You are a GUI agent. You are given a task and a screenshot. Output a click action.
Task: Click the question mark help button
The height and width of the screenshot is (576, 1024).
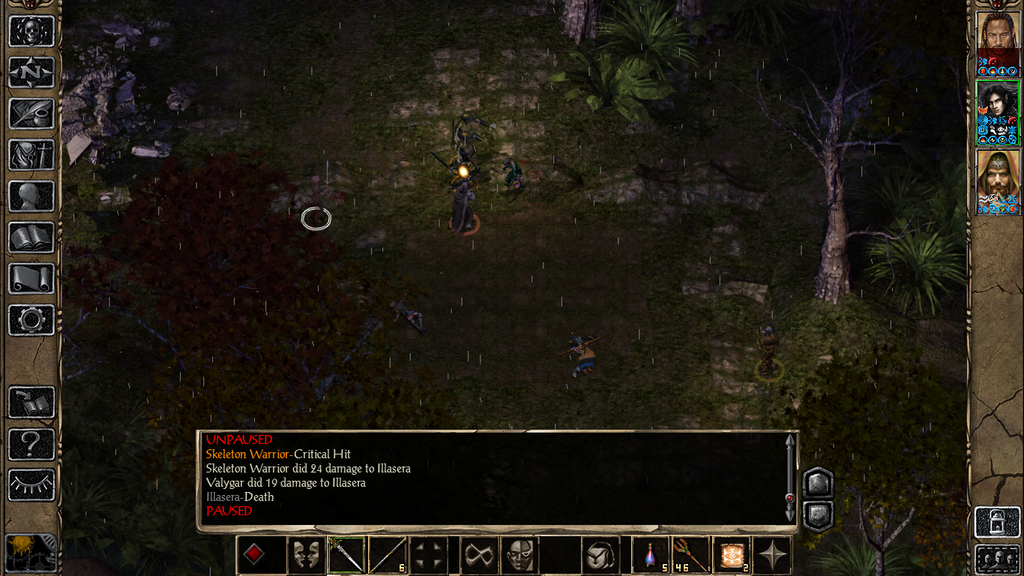point(31,443)
